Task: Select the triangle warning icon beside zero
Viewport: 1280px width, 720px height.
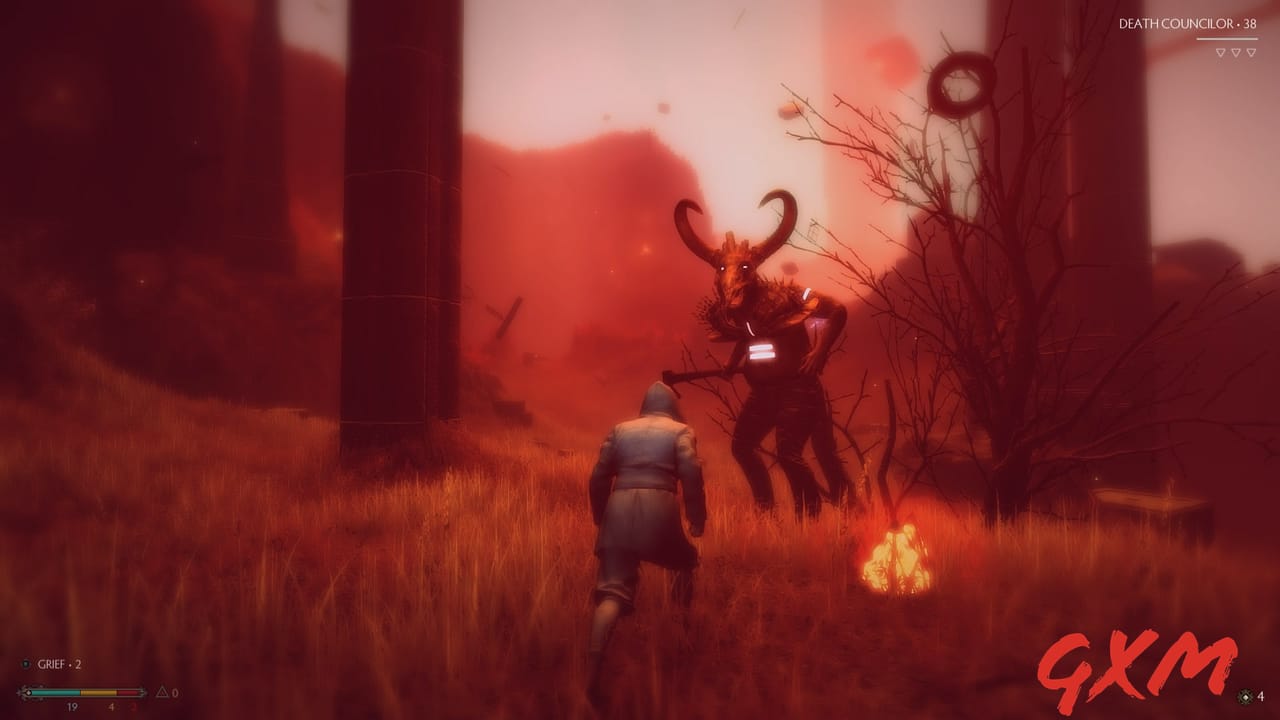Action: click(163, 692)
